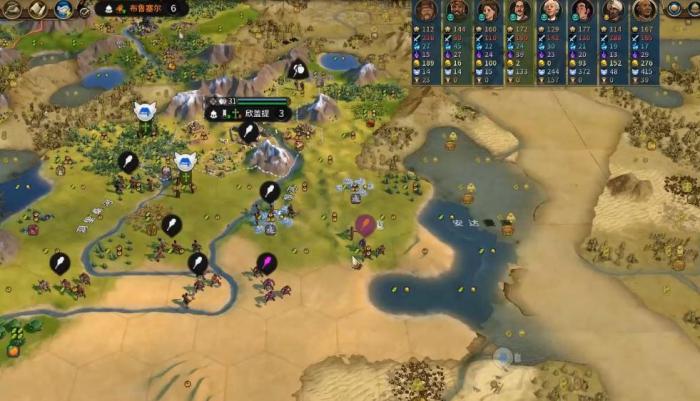Click the round button right of the leader ribbon

pyautogui.click(x=676, y=10)
